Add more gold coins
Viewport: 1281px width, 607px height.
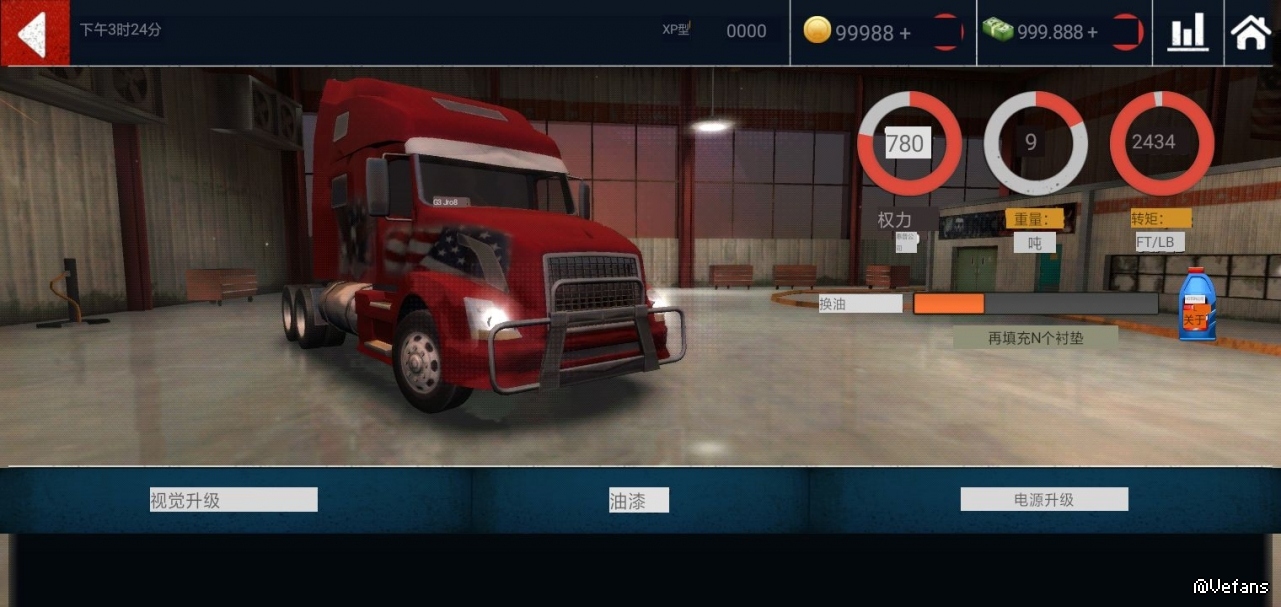904,33
